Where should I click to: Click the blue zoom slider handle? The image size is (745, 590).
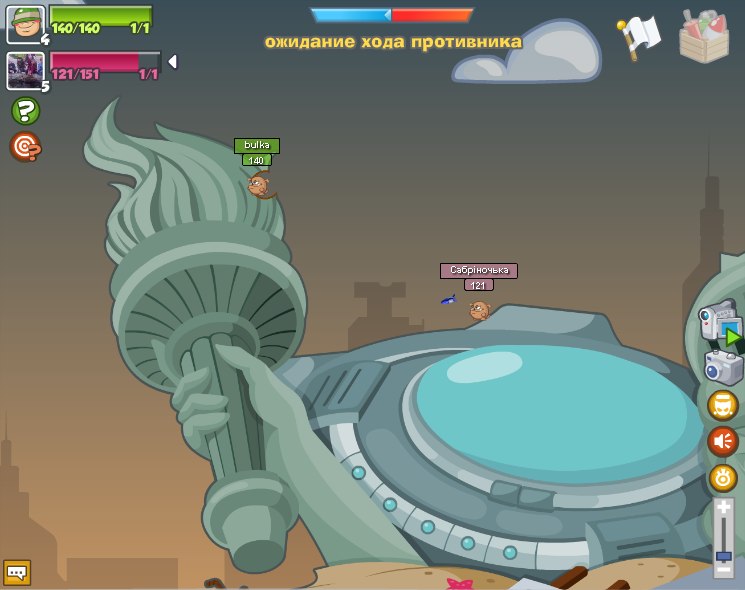pyautogui.click(x=723, y=555)
